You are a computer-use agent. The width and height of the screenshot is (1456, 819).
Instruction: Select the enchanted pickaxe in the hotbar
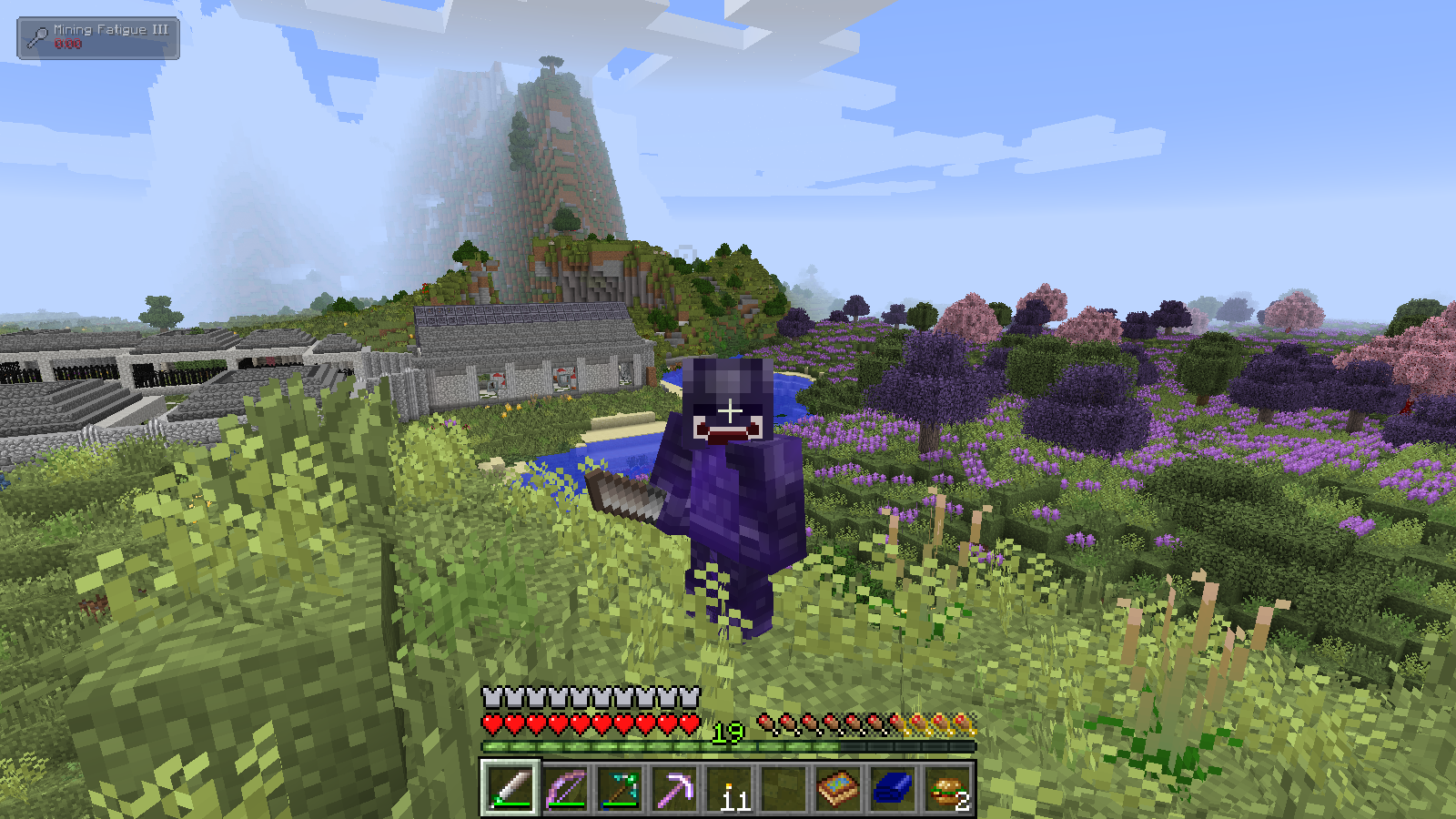674,785
